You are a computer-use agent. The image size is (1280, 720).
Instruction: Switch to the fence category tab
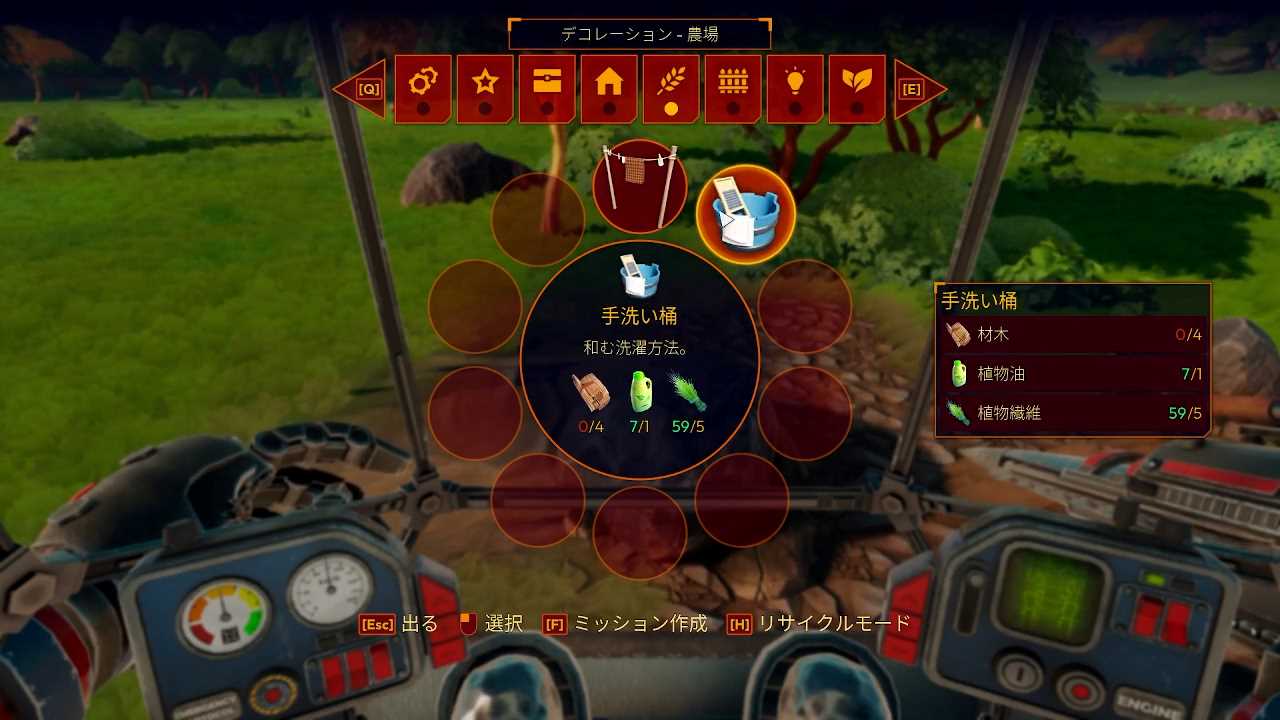point(733,88)
